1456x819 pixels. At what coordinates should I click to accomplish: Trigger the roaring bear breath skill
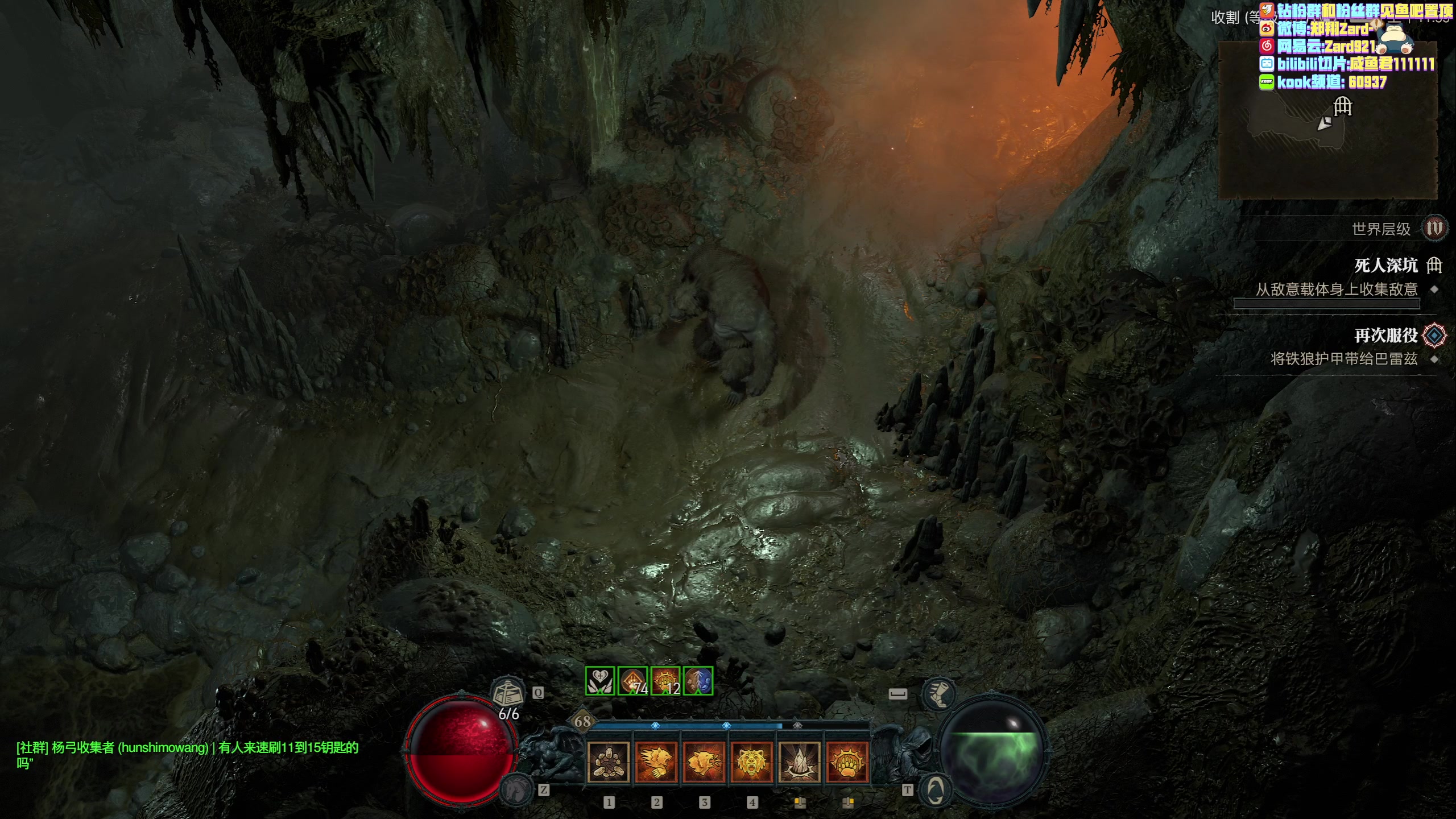[x=704, y=762]
